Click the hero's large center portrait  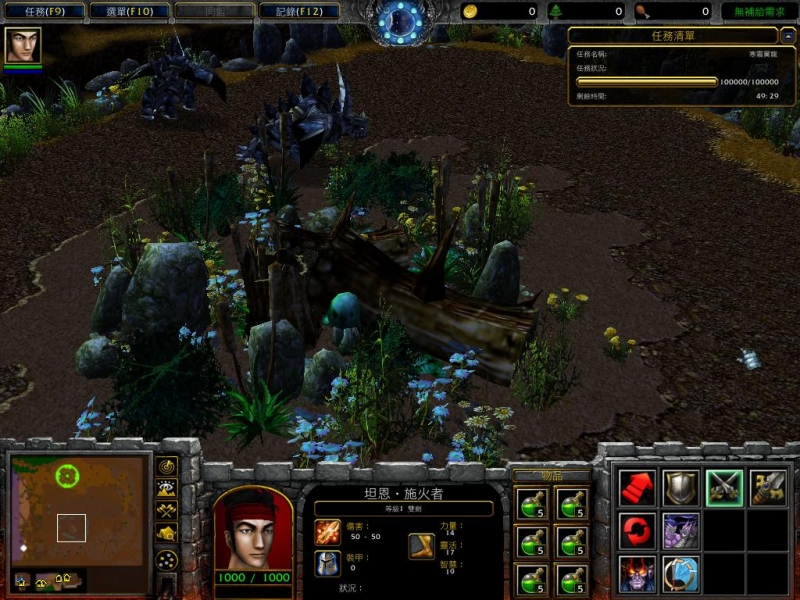pos(253,529)
